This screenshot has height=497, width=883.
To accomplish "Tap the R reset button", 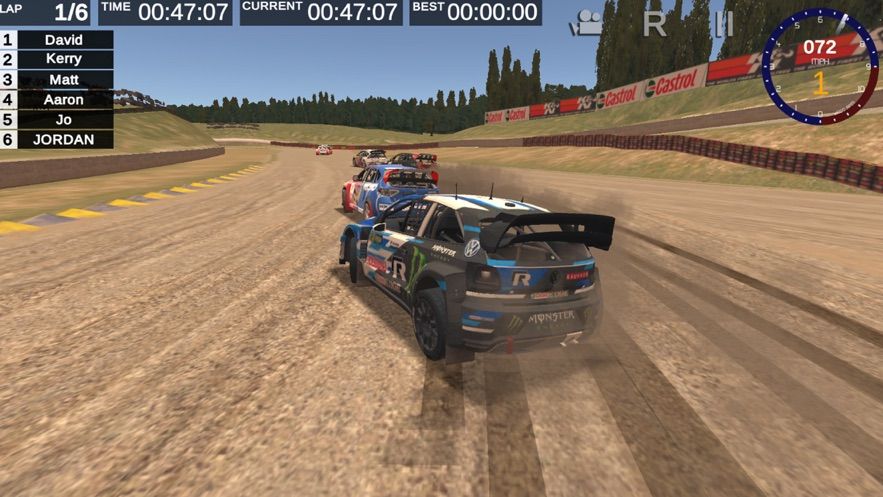I will [655, 23].
